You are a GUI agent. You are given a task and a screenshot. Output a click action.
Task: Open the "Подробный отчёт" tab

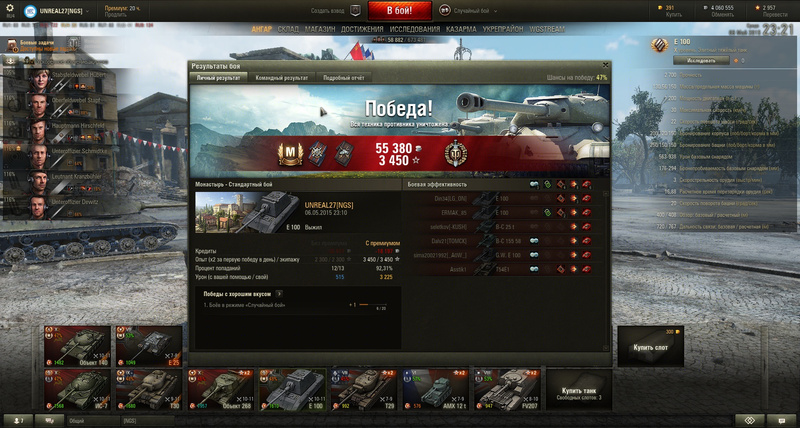click(x=344, y=77)
